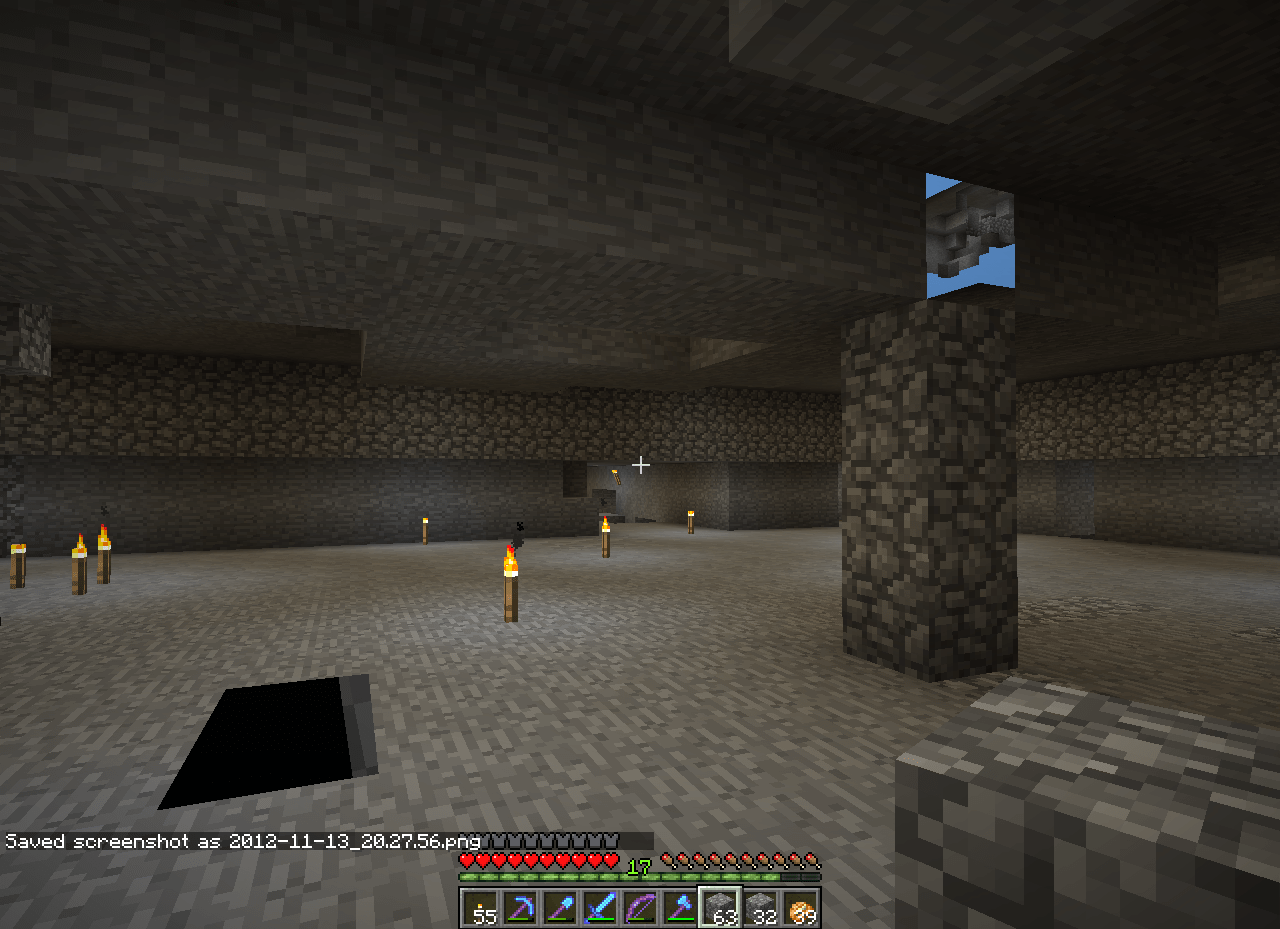Click the saved screenshot filename message
This screenshot has height=929, width=1280.
click(x=240, y=841)
